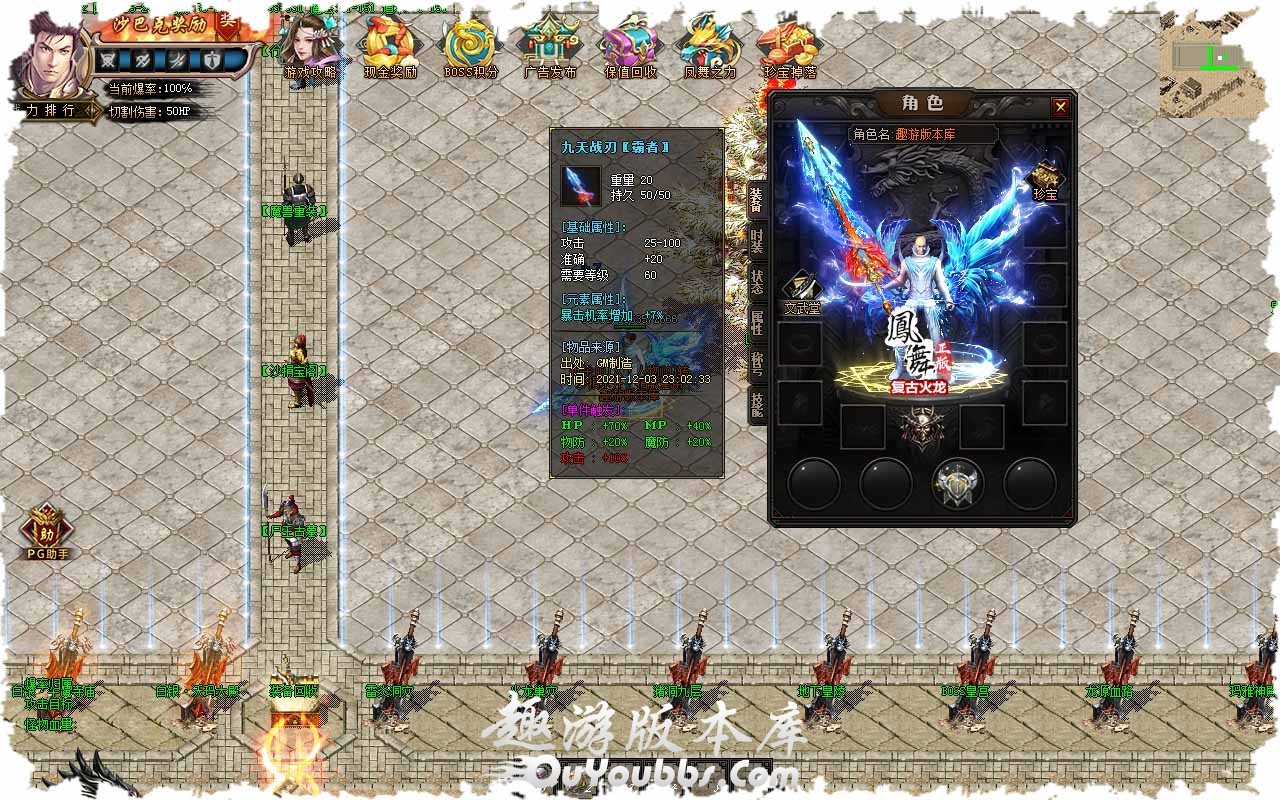Open the PG助手 assistant

pyautogui.click(x=47, y=530)
